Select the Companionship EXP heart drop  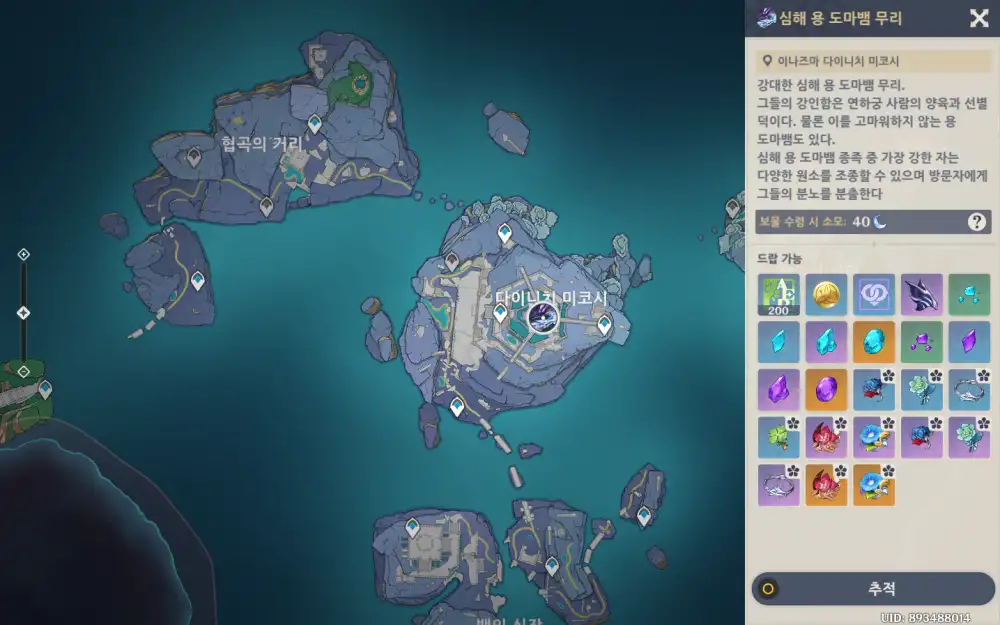pos(873,294)
